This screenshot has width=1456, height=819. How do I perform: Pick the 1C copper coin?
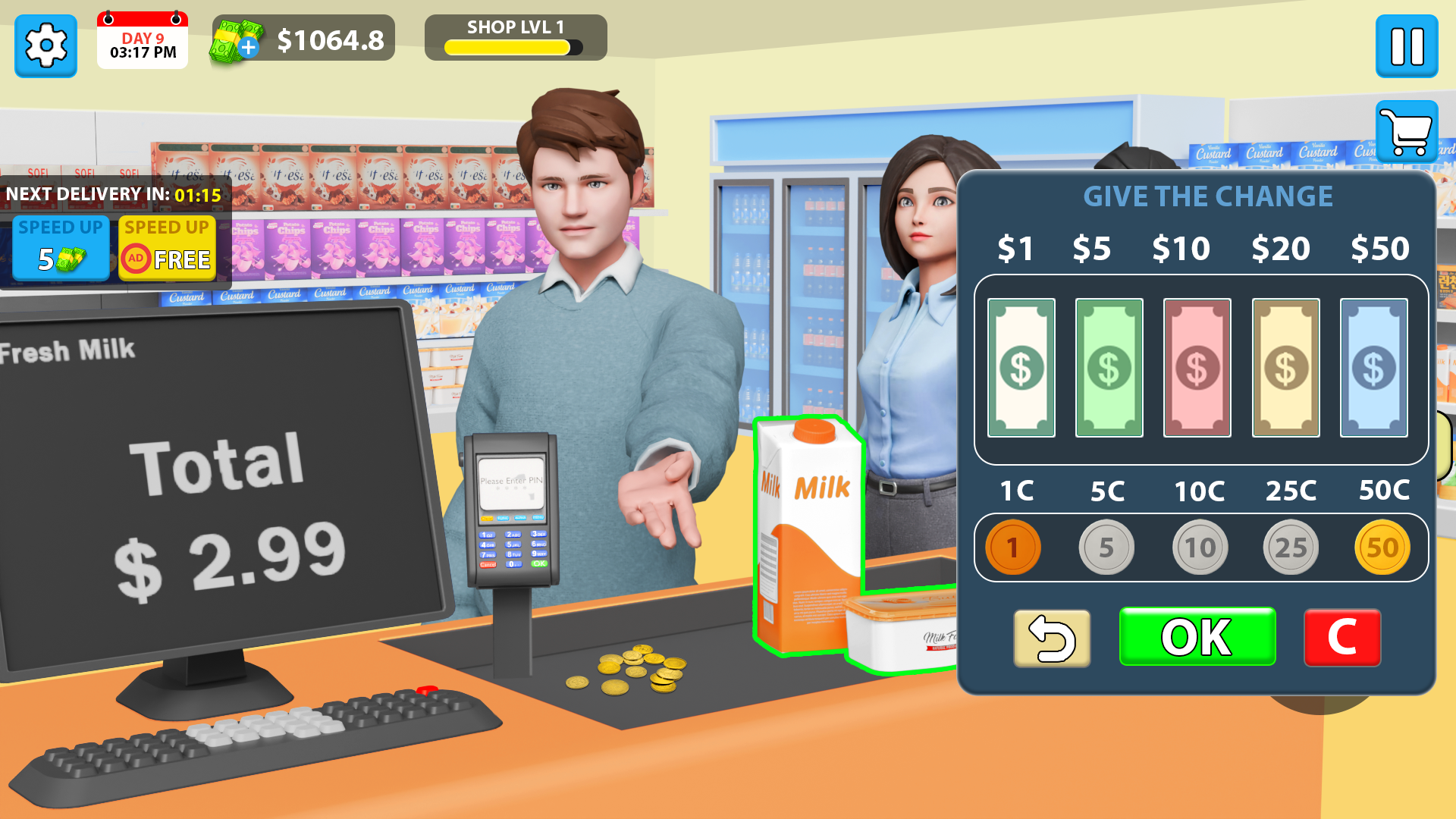pos(1013,547)
